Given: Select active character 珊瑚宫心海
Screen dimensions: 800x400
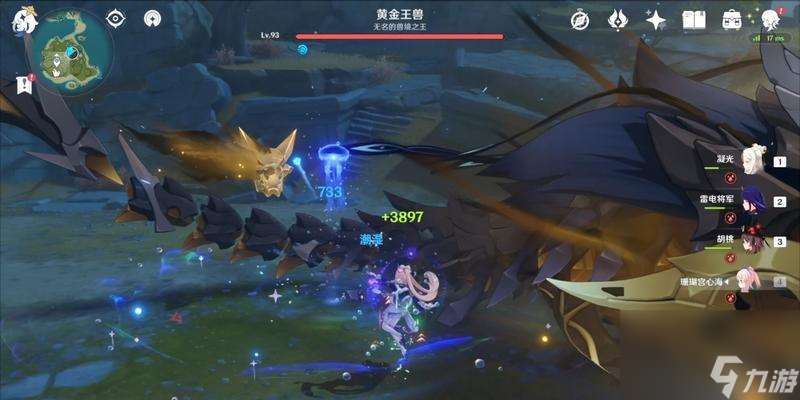Looking at the screenshot, I should (x=748, y=281).
